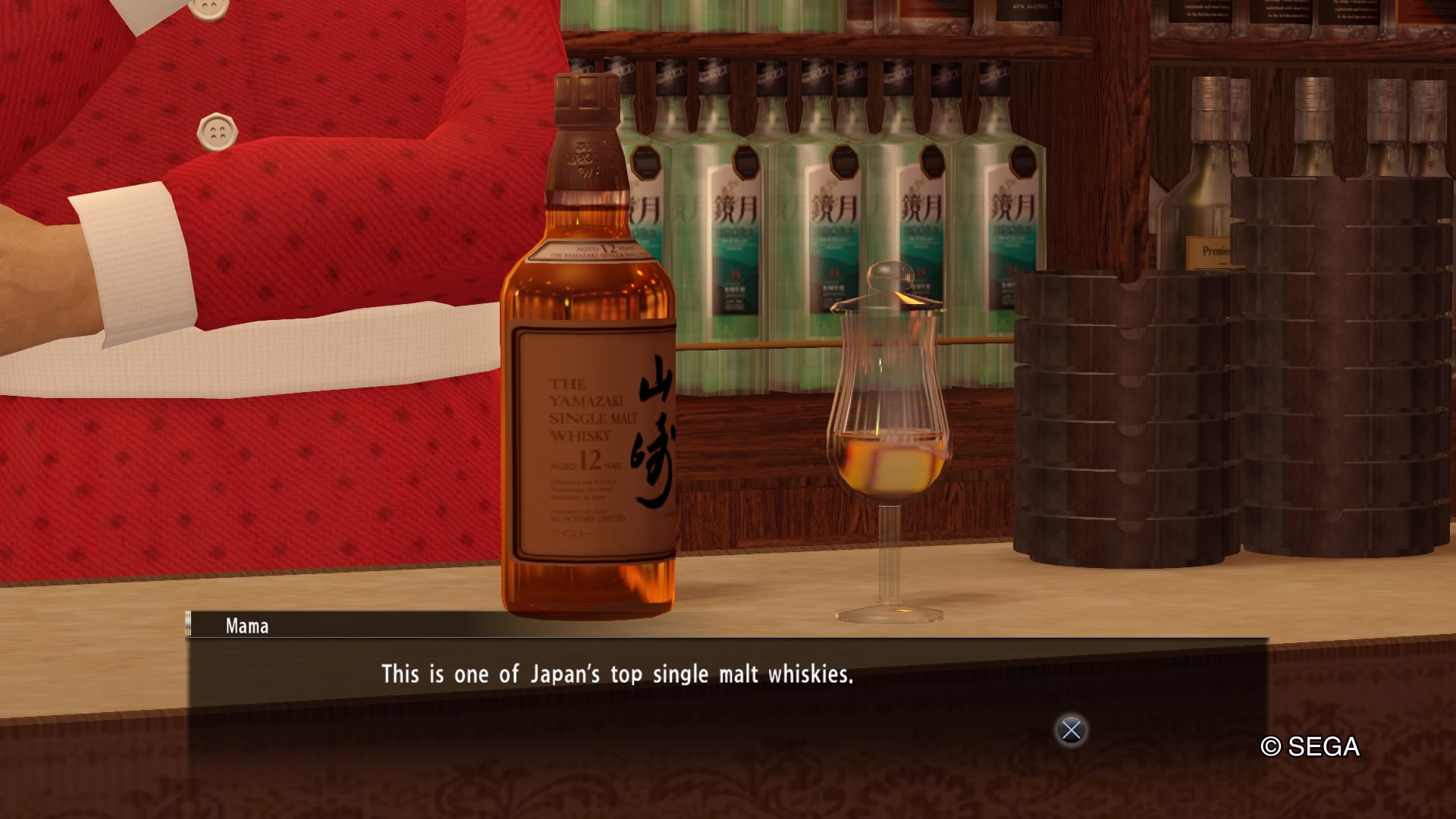Click the dialogue subtitle line

618,673
